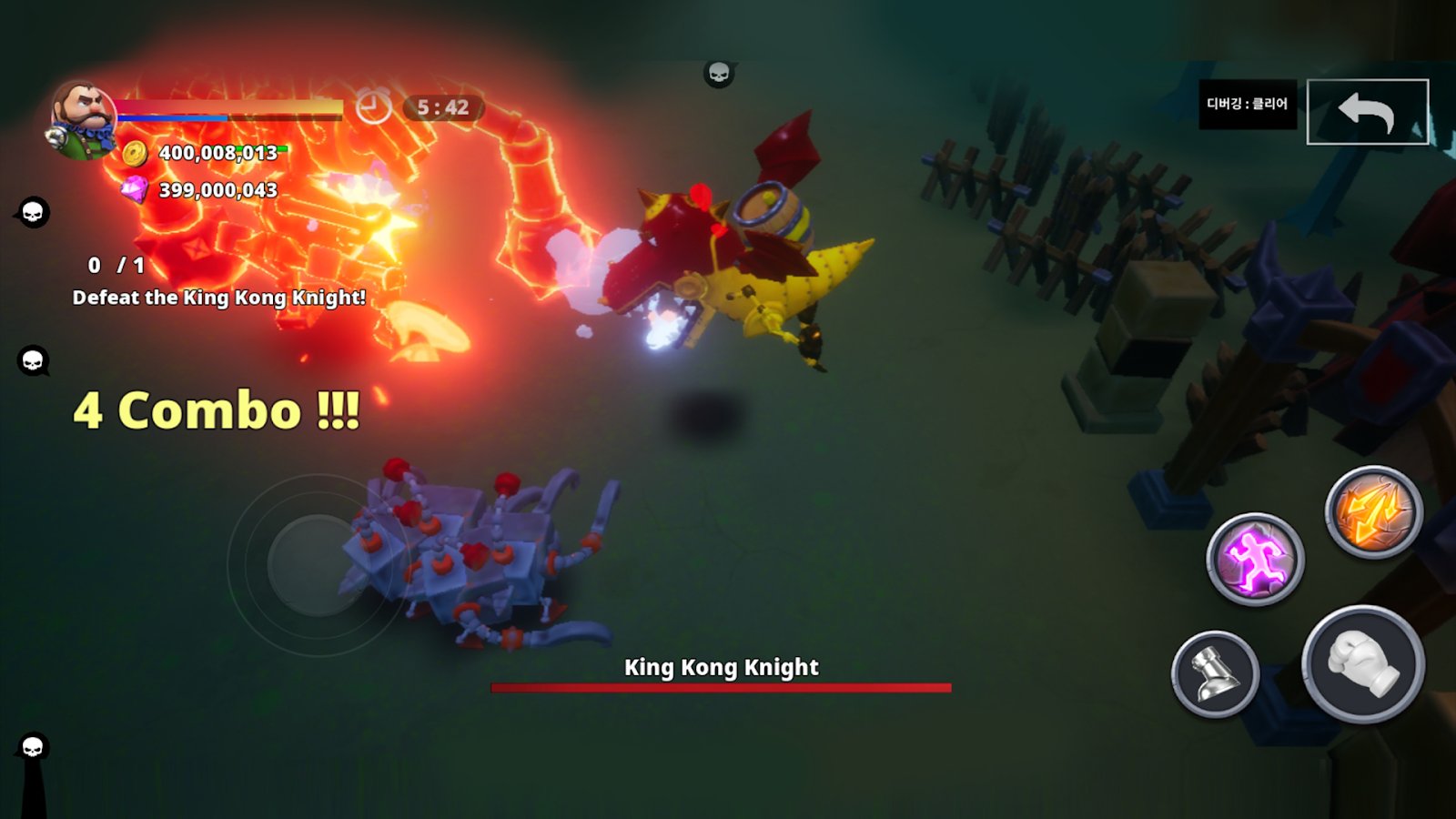
Task: Activate the orange lightning strike skill
Action: 1373,512
